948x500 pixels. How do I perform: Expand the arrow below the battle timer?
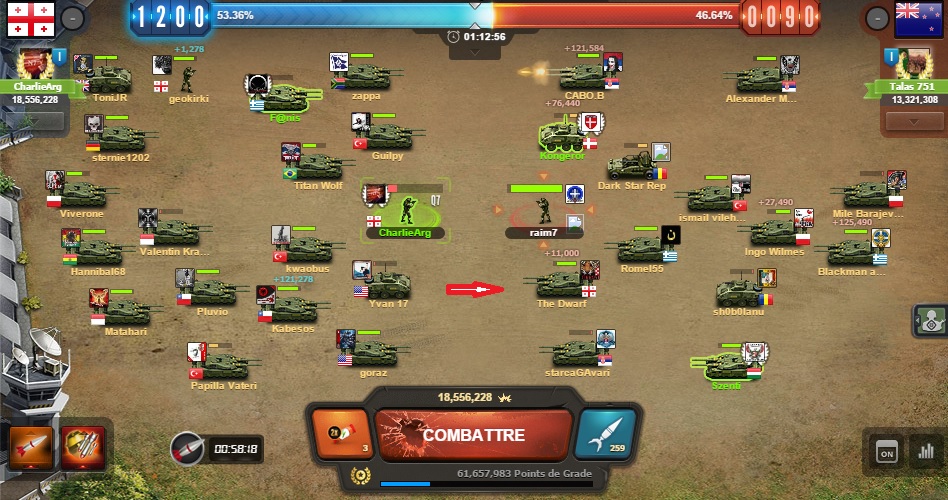point(474,52)
